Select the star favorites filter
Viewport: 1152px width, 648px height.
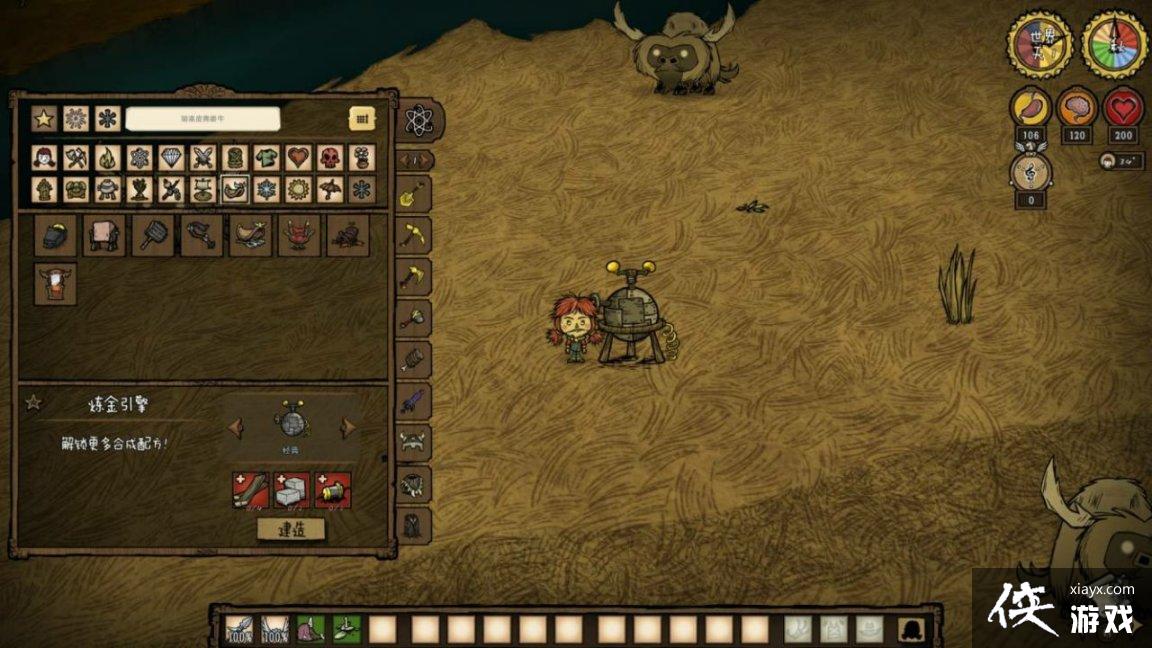tap(43, 118)
